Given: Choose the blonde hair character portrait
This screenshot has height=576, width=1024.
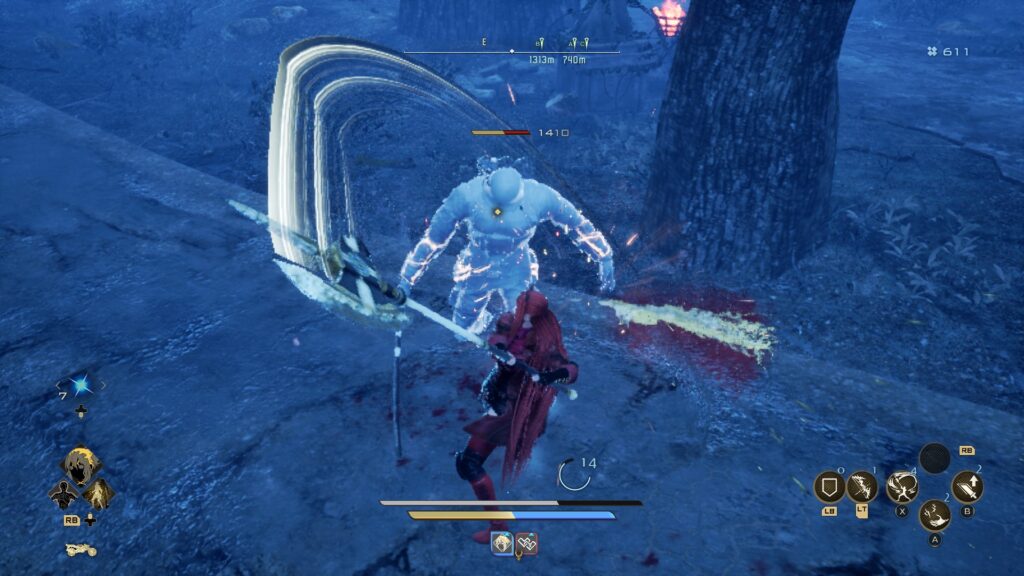Looking at the screenshot, I should tap(80, 465).
